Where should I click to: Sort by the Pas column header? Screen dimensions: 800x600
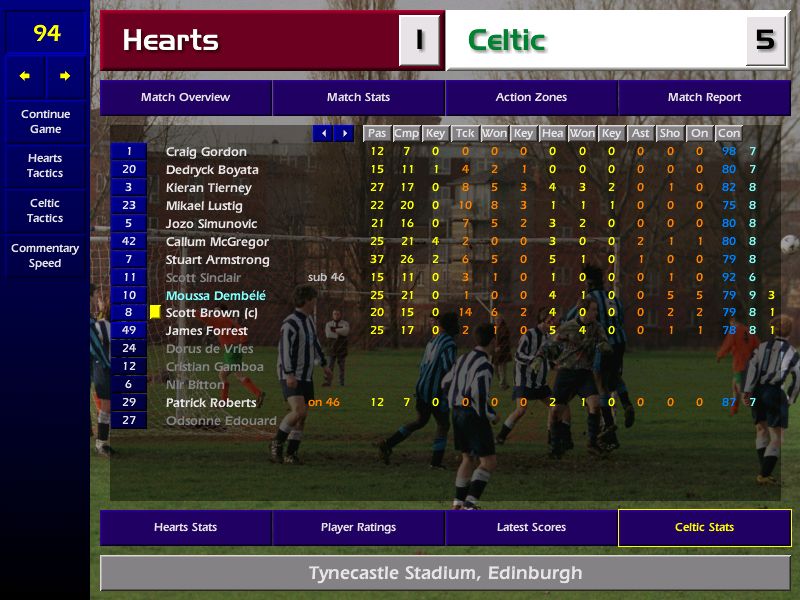coord(376,133)
